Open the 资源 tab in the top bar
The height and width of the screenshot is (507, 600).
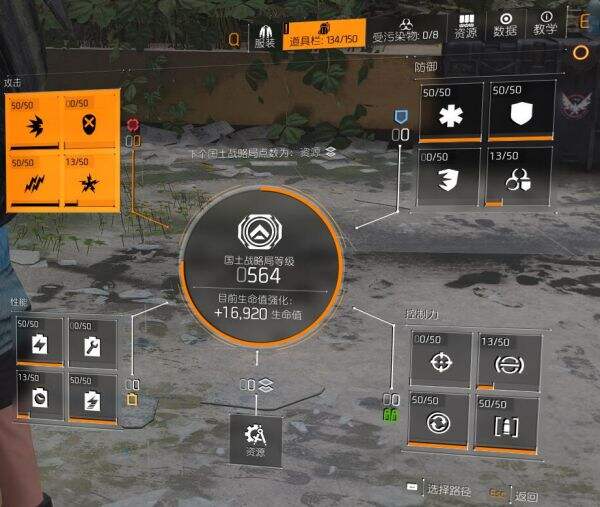(x=465, y=32)
